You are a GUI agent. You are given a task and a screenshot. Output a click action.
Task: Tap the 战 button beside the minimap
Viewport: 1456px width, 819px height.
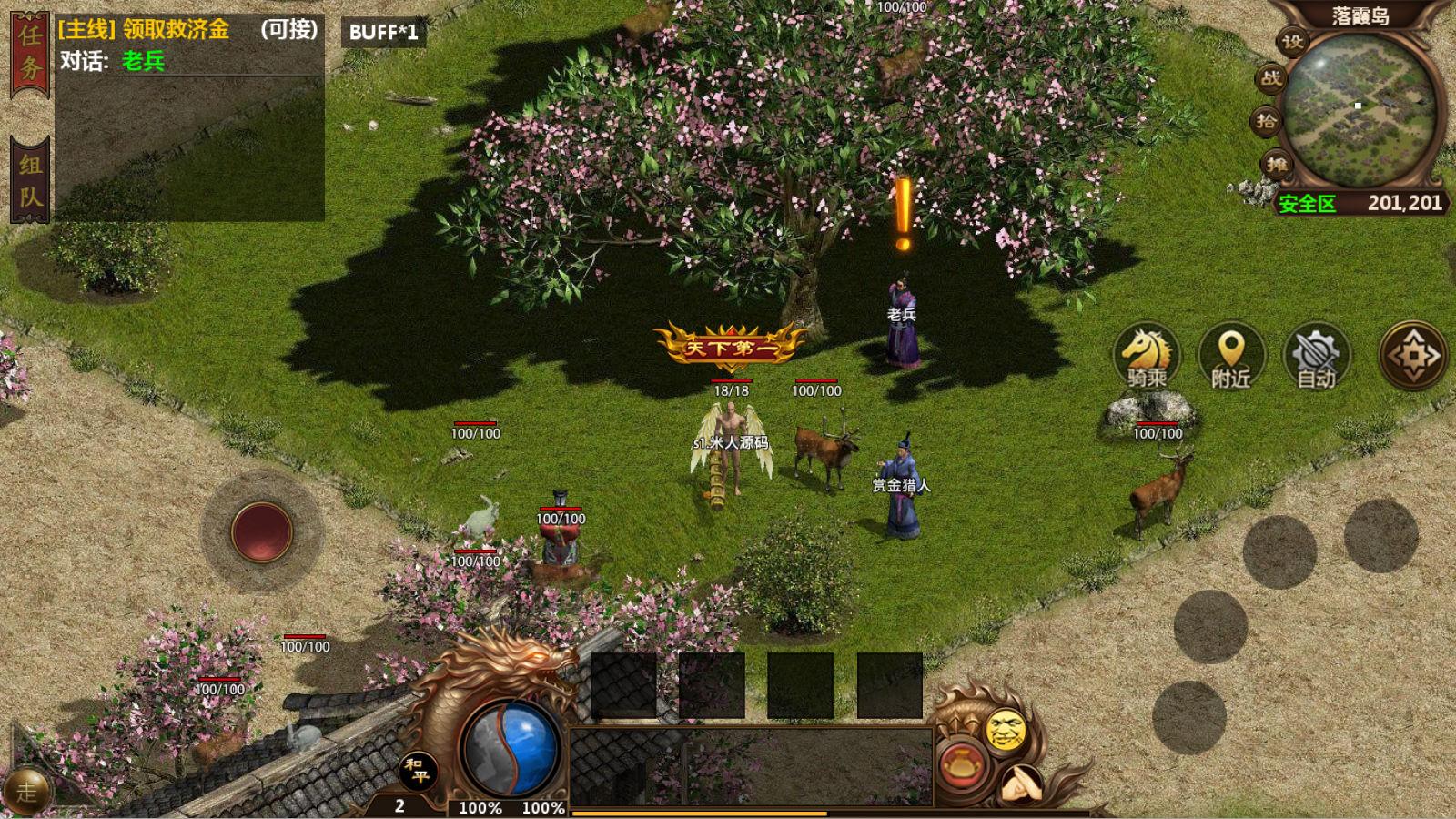pyautogui.click(x=1271, y=78)
